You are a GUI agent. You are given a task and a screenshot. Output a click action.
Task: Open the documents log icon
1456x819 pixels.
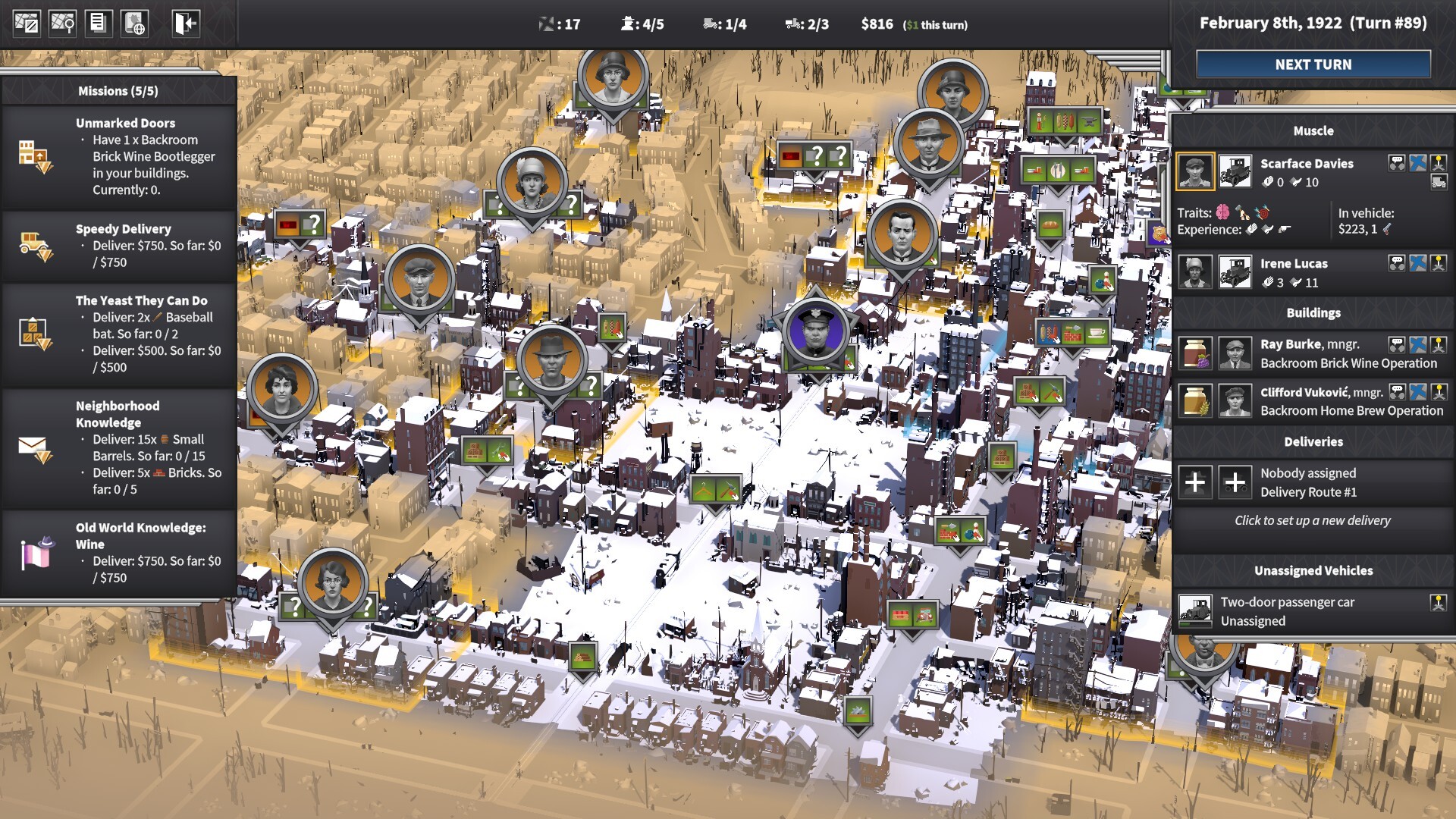pyautogui.click(x=98, y=24)
